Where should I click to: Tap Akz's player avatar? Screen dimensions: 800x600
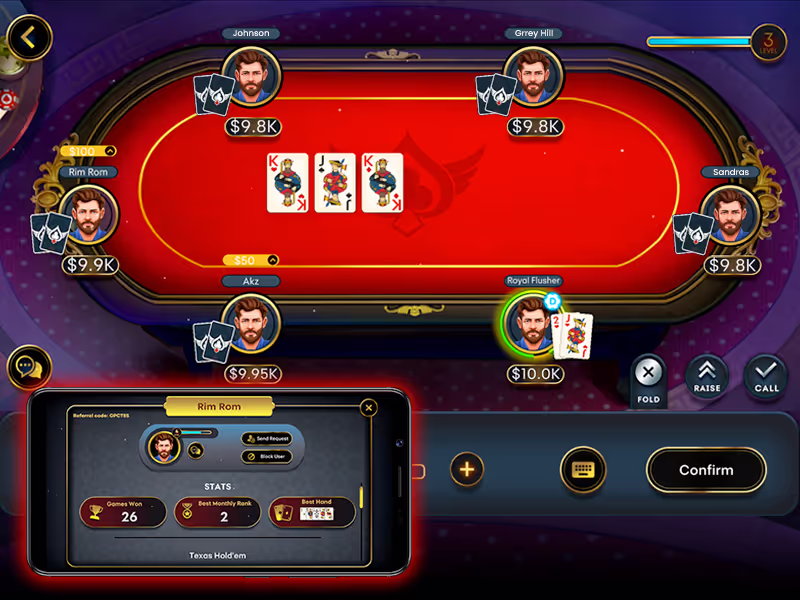250,324
